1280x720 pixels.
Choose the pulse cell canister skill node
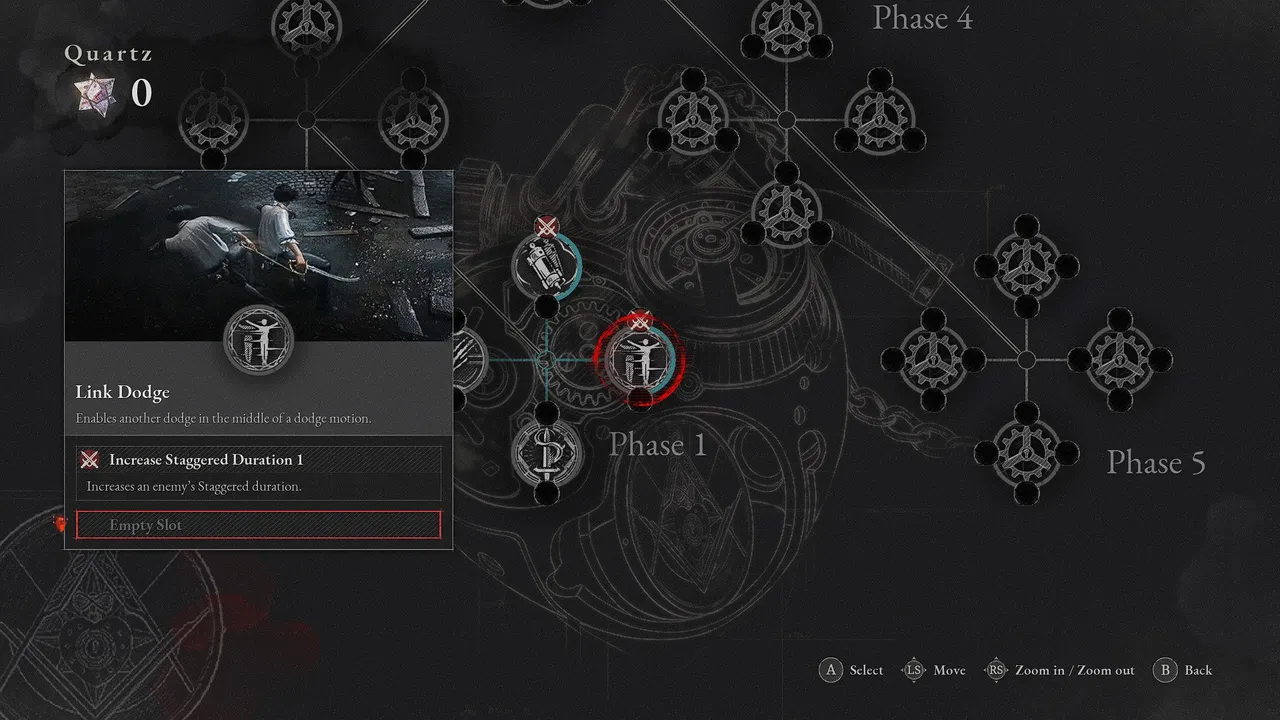coord(546,266)
